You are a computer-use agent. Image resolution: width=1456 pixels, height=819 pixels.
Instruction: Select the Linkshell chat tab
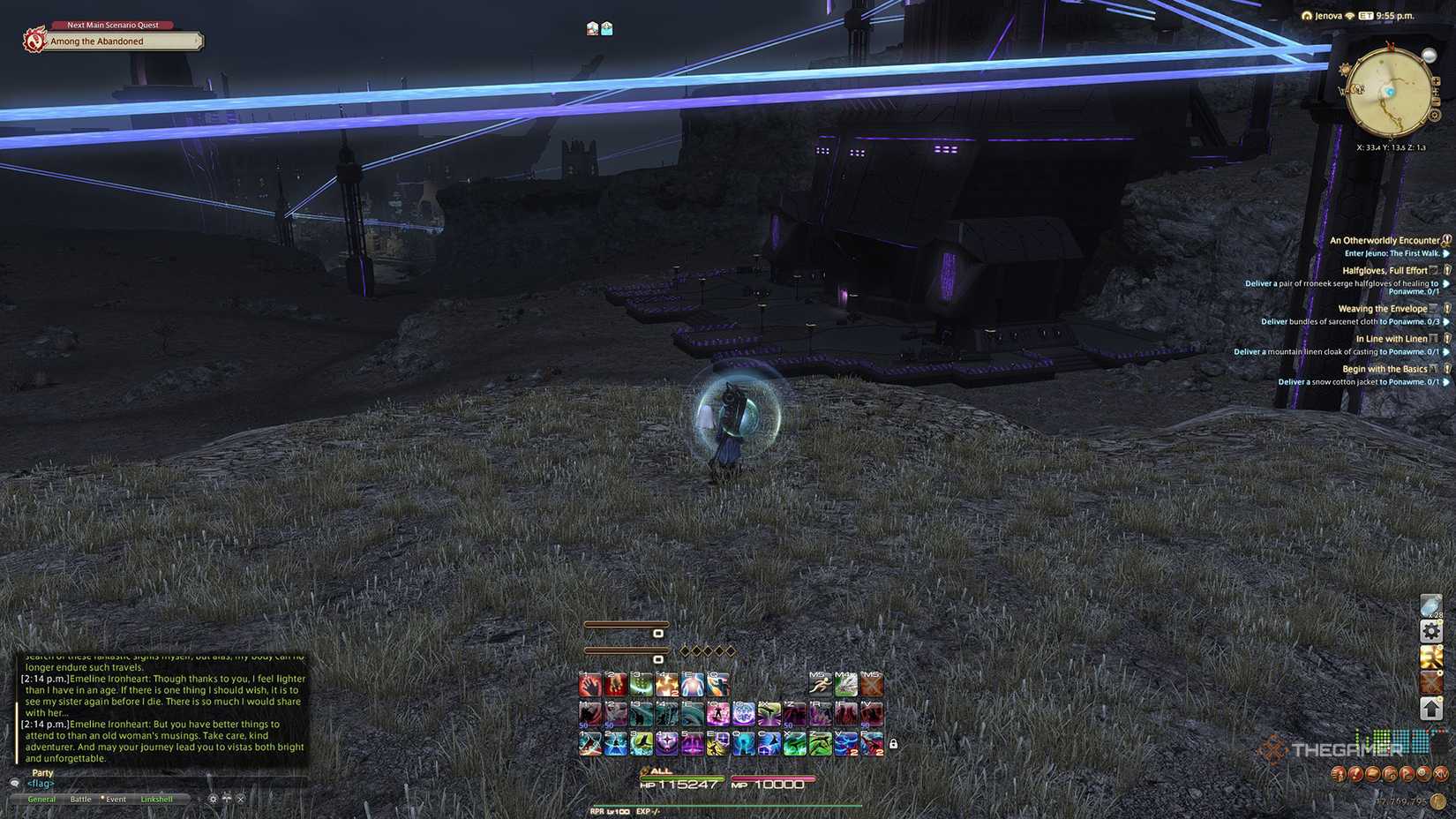(x=157, y=800)
